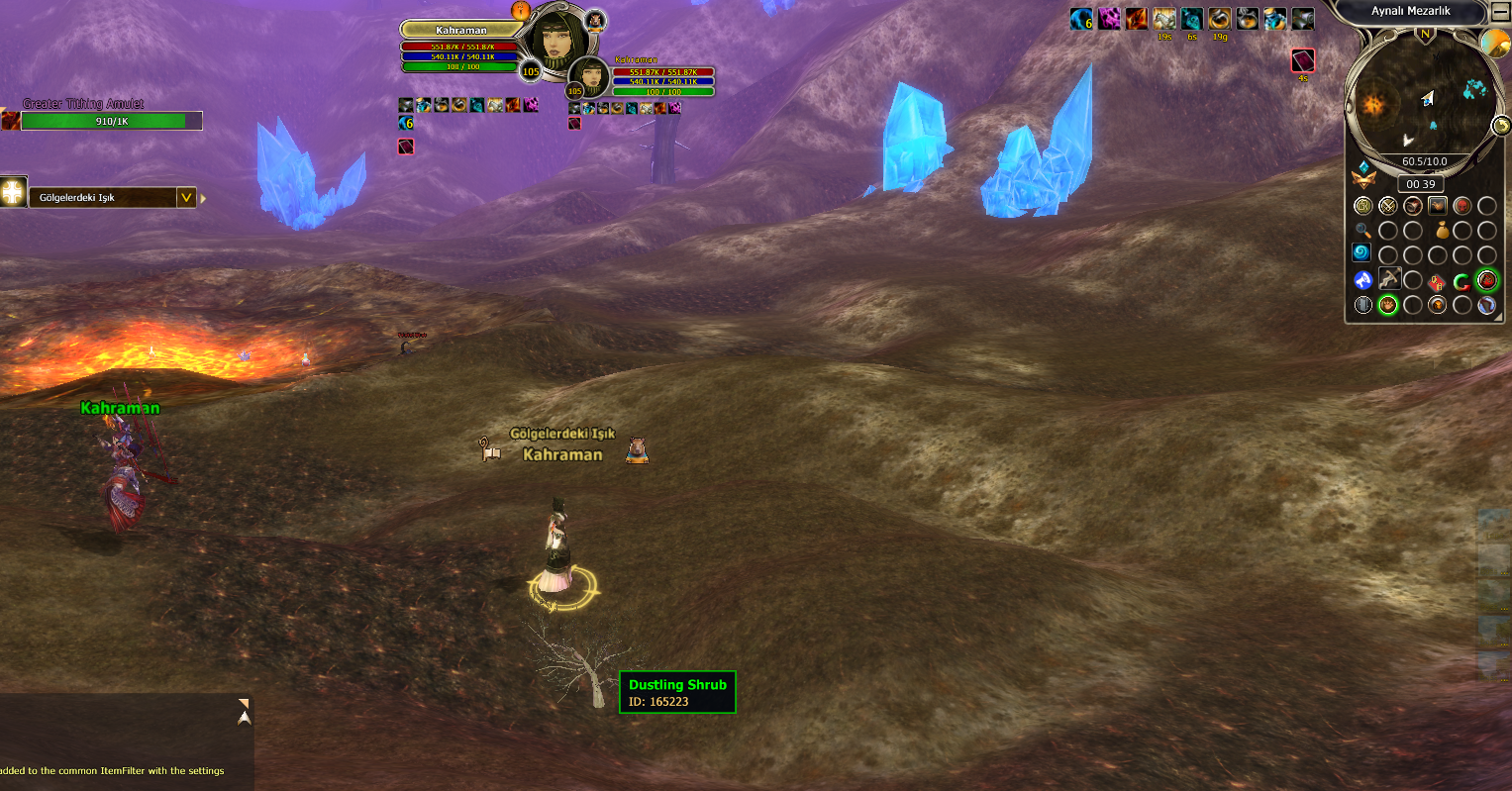Select the Greater Tithing Amulet tracker icon

[x=10, y=120]
